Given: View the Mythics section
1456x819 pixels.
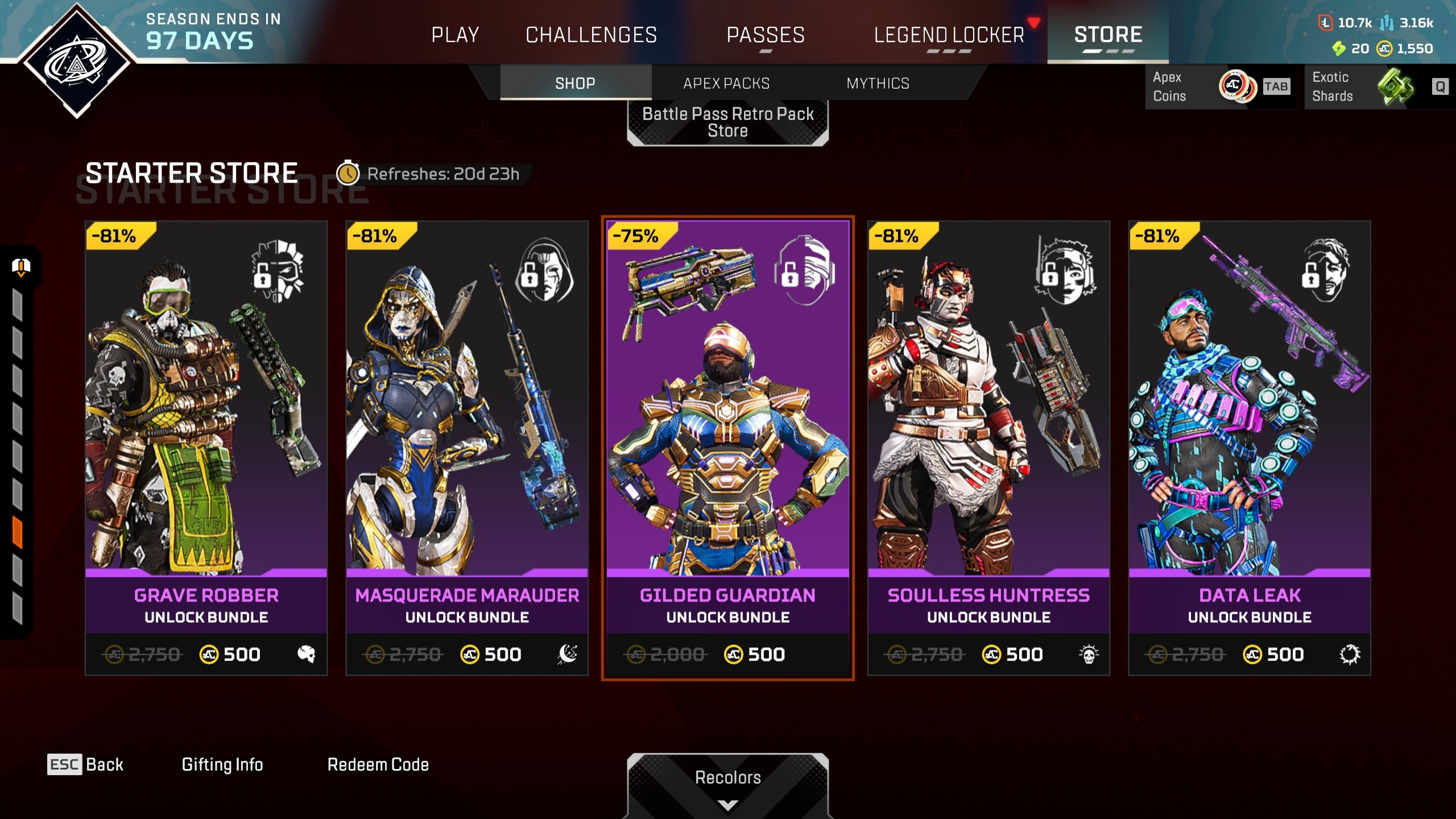Looking at the screenshot, I should point(878,84).
